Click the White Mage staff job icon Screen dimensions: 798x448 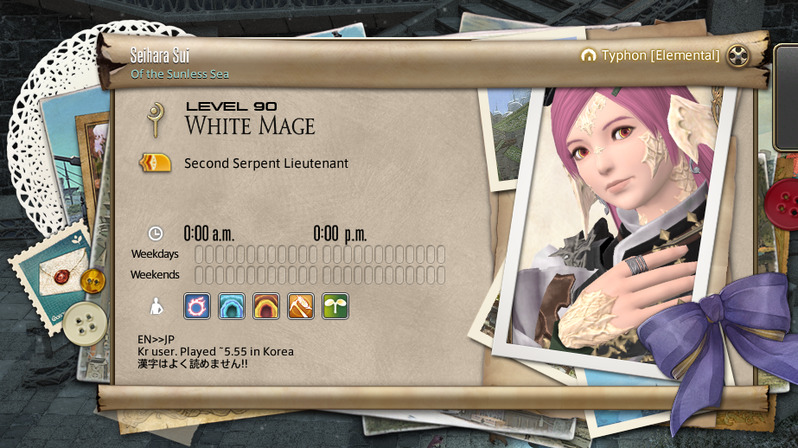point(155,119)
